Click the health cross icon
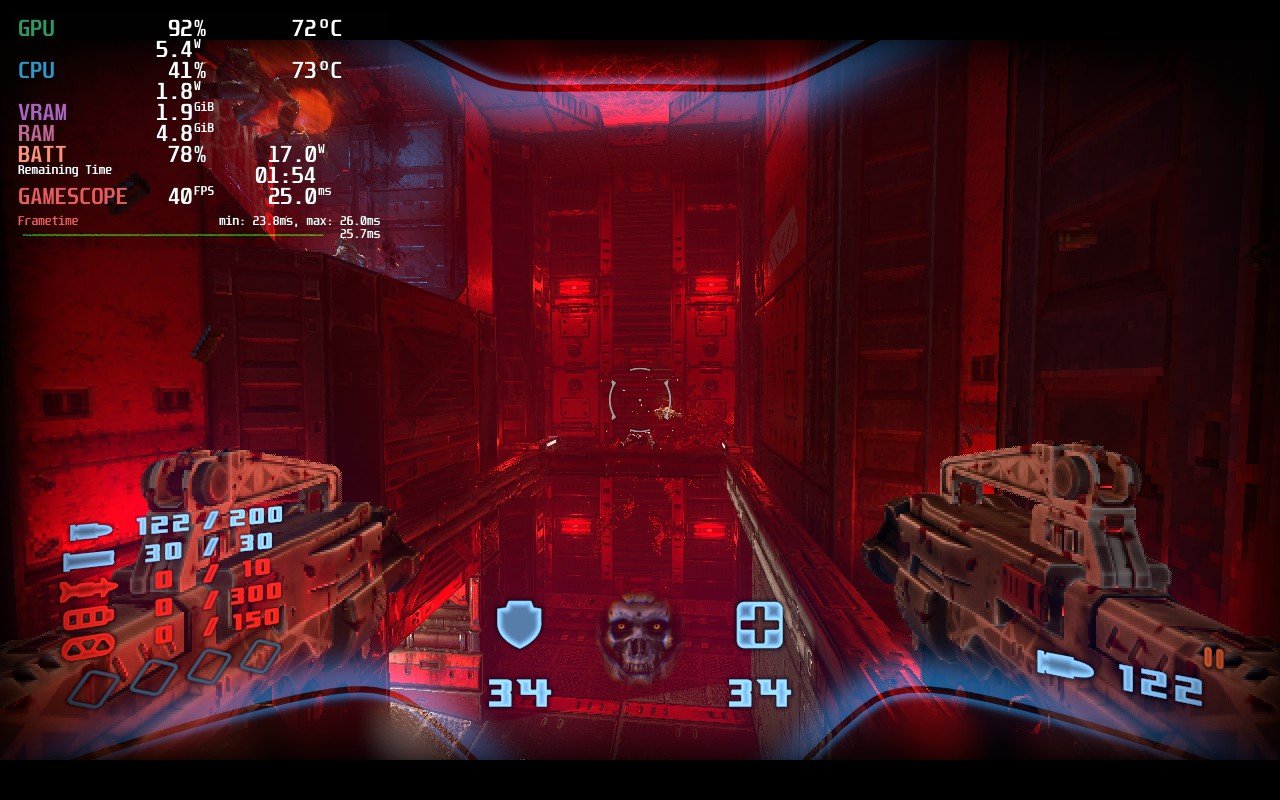This screenshot has width=1280, height=800. 759,625
